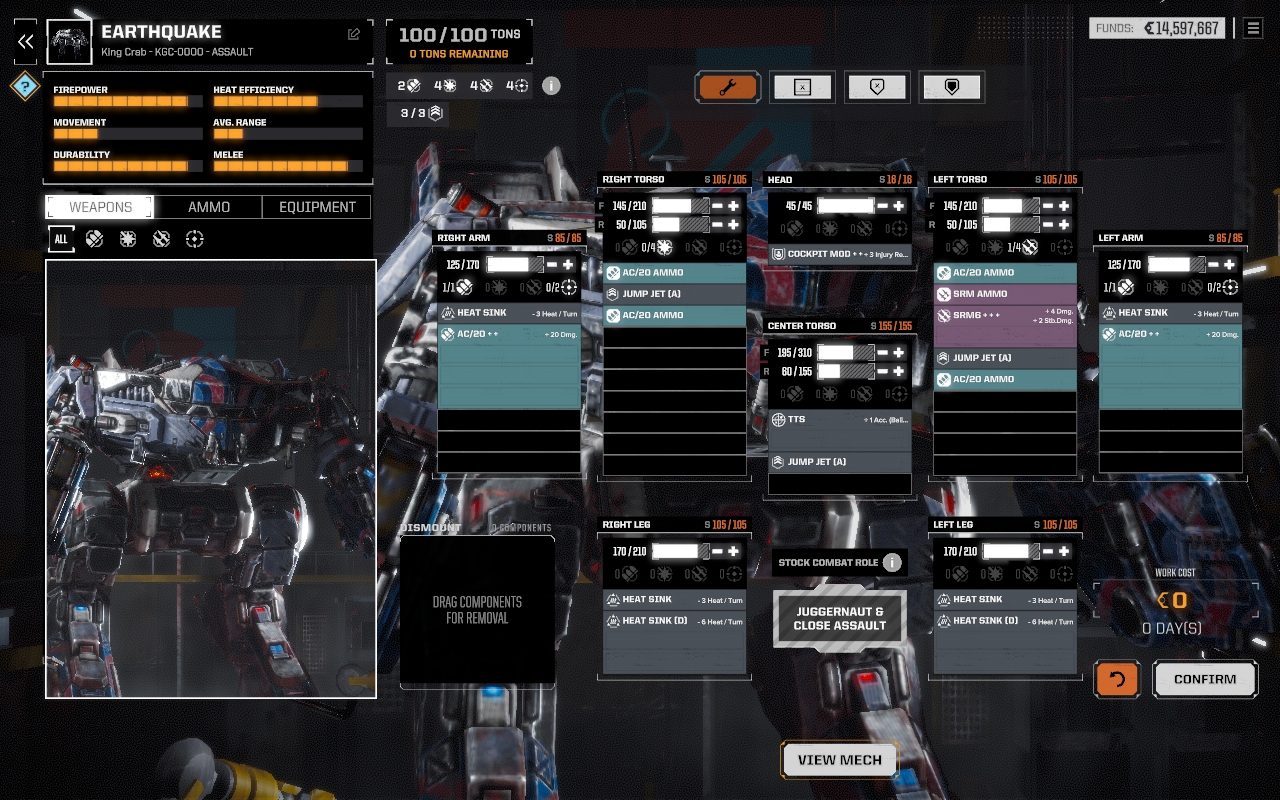The width and height of the screenshot is (1280, 800).
Task: Open the hamburger menu beside funds
Action: pyautogui.click(x=1253, y=28)
